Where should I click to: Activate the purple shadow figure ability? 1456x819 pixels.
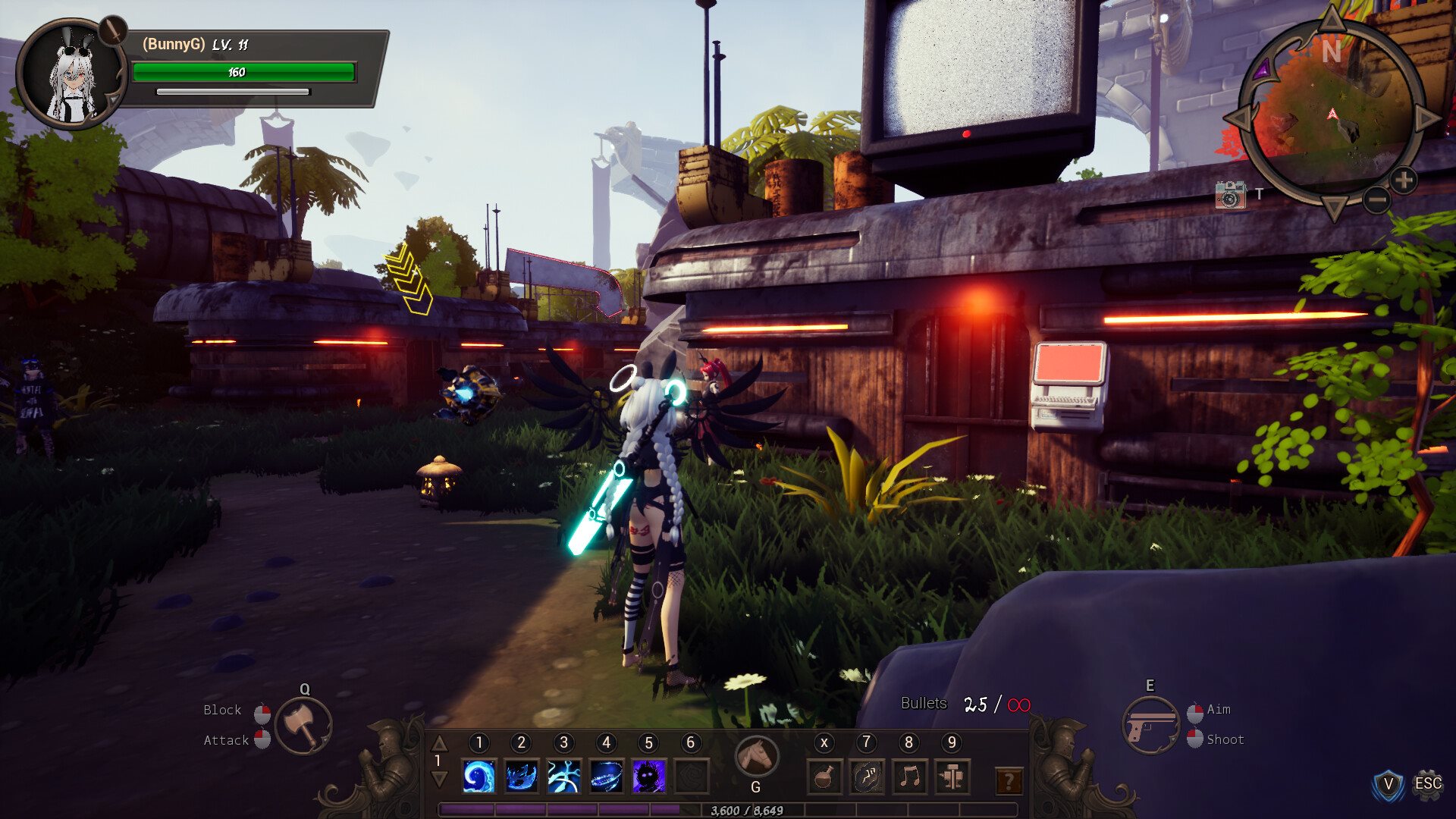pos(648,777)
